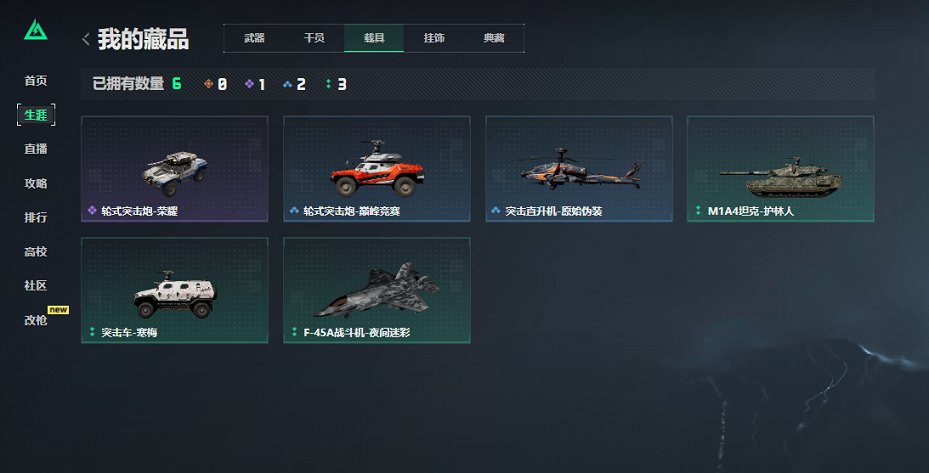Open 首页 in the sidebar
This screenshot has height=473, width=929.
[36, 81]
